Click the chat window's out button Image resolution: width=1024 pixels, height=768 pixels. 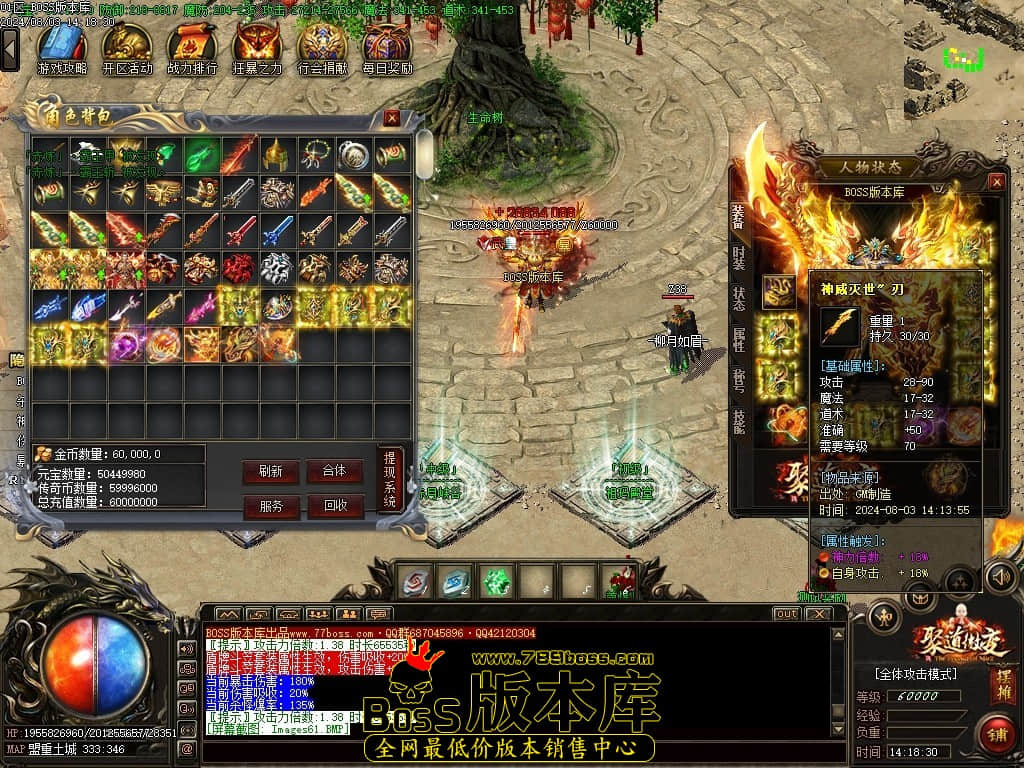(x=787, y=613)
